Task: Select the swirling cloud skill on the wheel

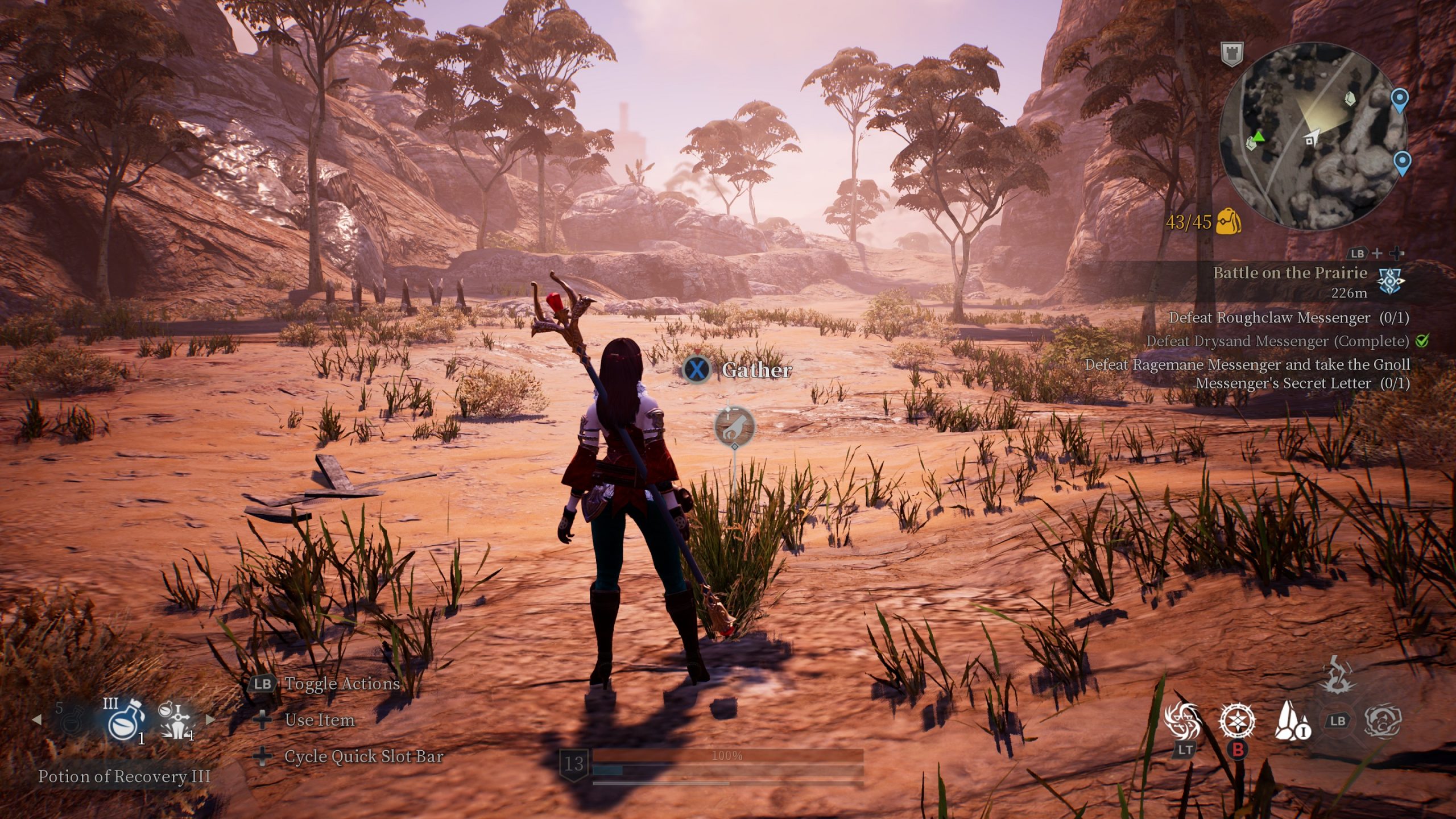Action: [x=1382, y=721]
